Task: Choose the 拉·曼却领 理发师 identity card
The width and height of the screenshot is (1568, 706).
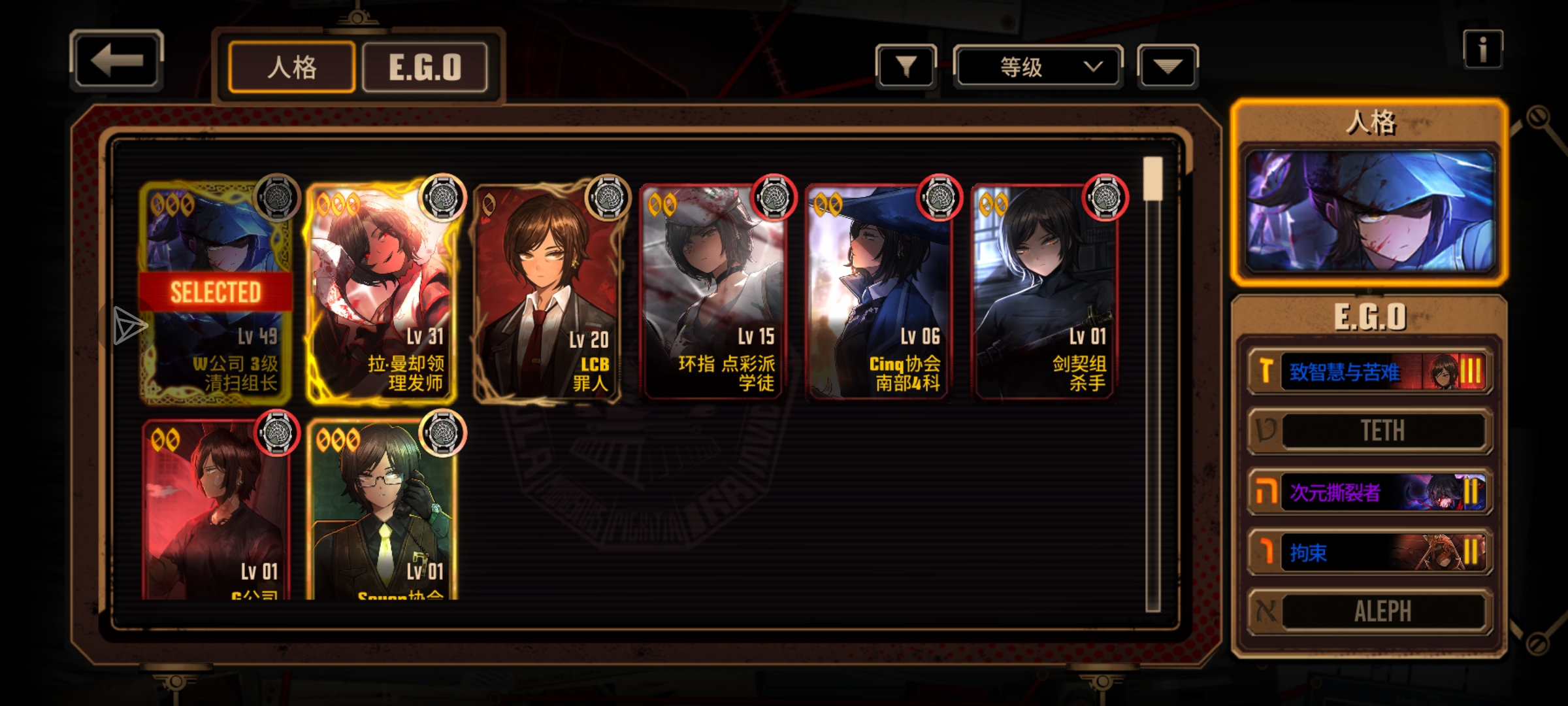Action: point(382,294)
